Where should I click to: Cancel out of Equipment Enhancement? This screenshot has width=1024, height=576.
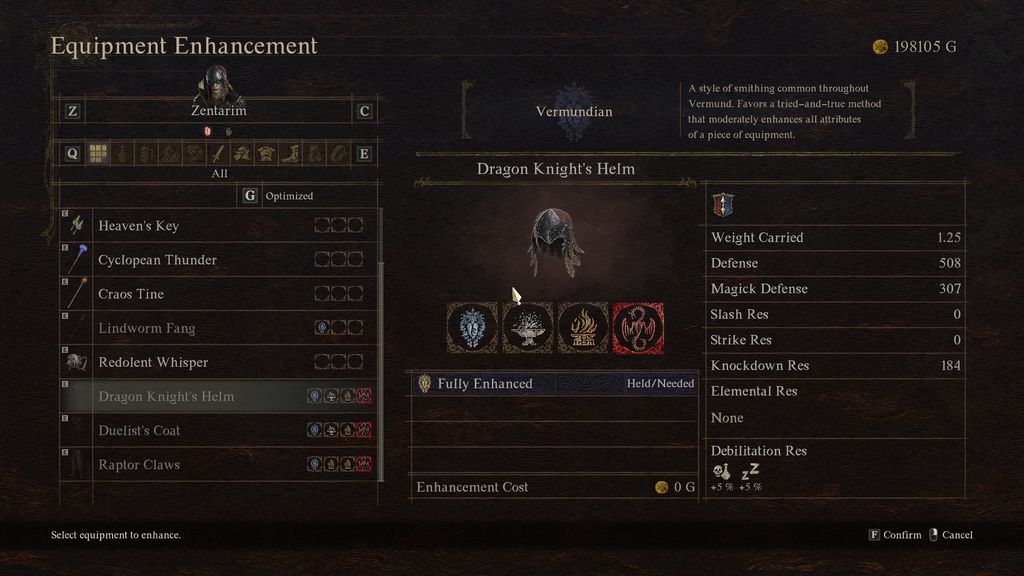tap(950, 535)
